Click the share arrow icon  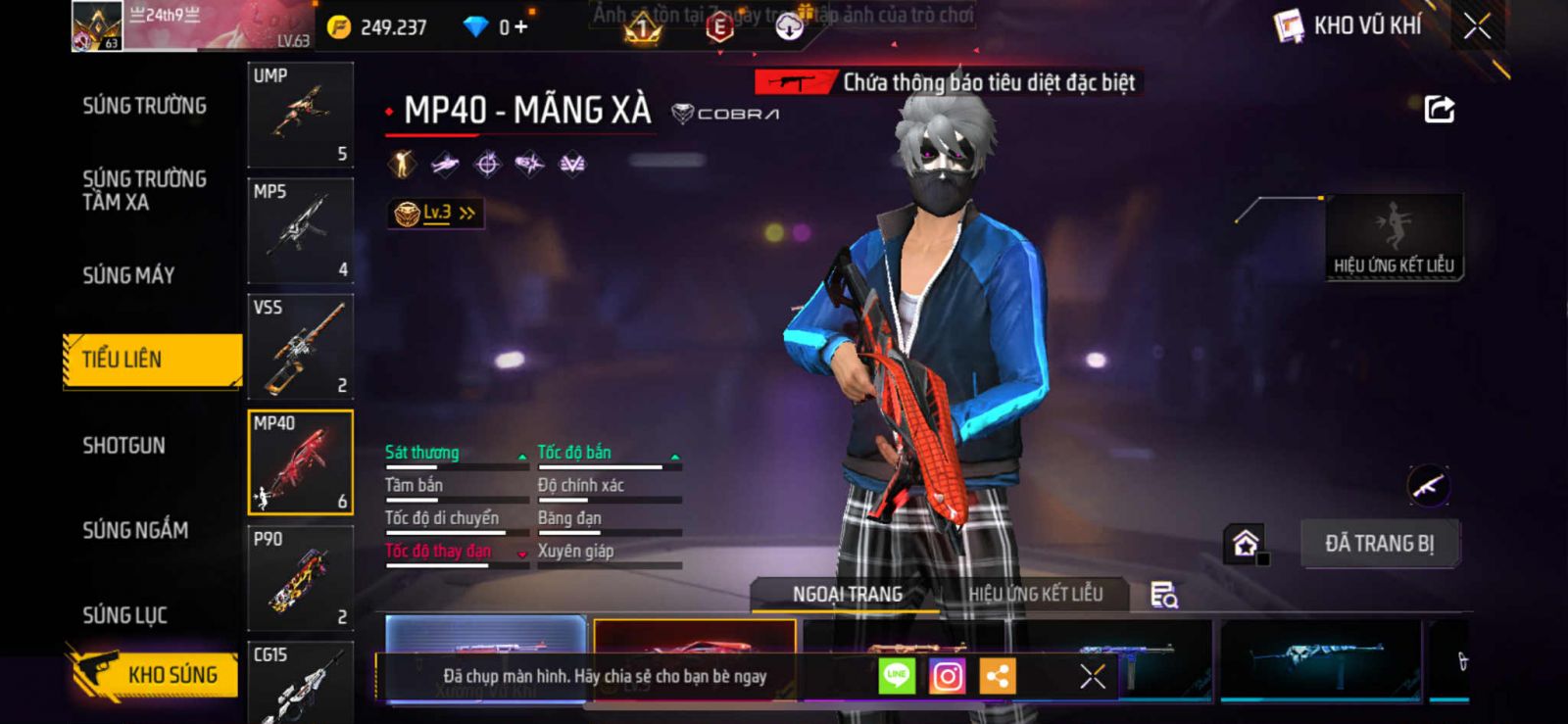point(1439,109)
